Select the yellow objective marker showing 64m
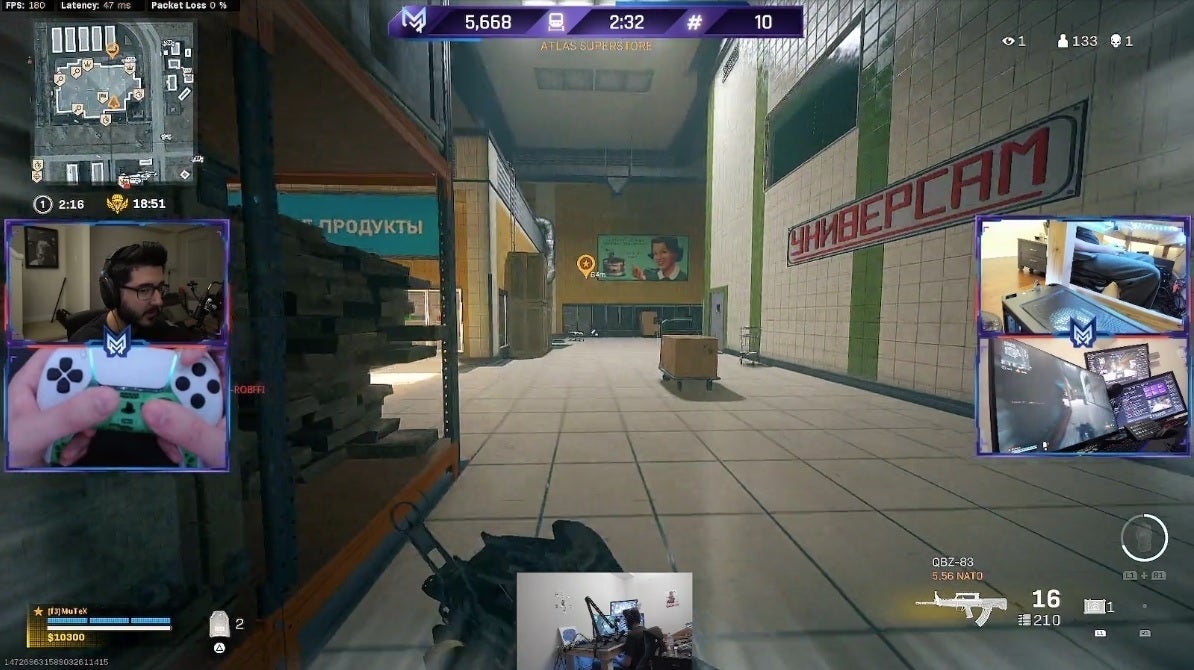The width and height of the screenshot is (1194, 670). pyautogui.click(x=586, y=264)
